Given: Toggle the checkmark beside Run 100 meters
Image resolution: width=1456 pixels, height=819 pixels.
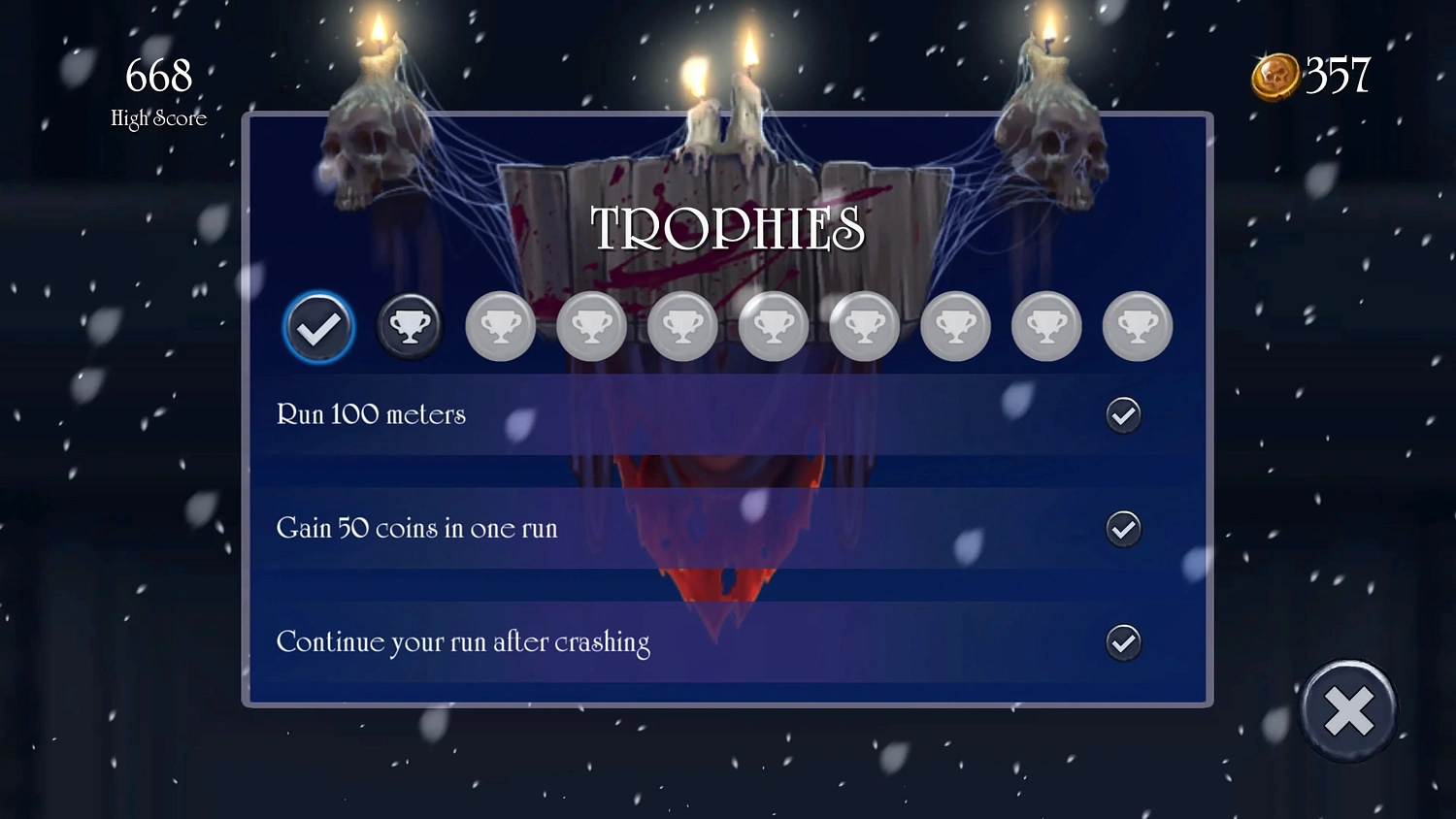Looking at the screenshot, I should pyautogui.click(x=1123, y=414).
